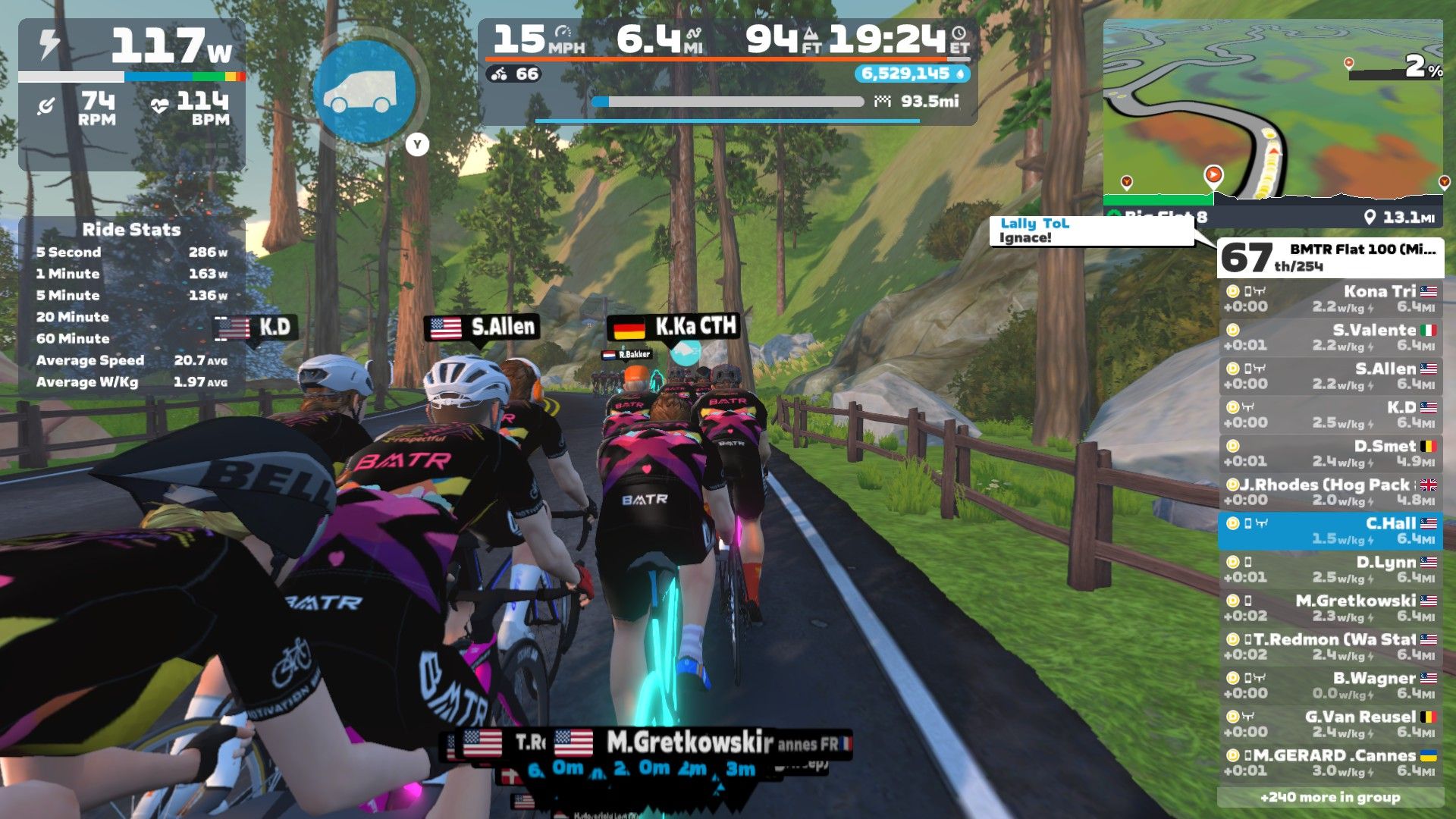Choose M.Gretkowski's row in the rider list
Image resolution: width=1456 pixels, height=819 pixels.
pyautogui.click(x=1331, y=608)
